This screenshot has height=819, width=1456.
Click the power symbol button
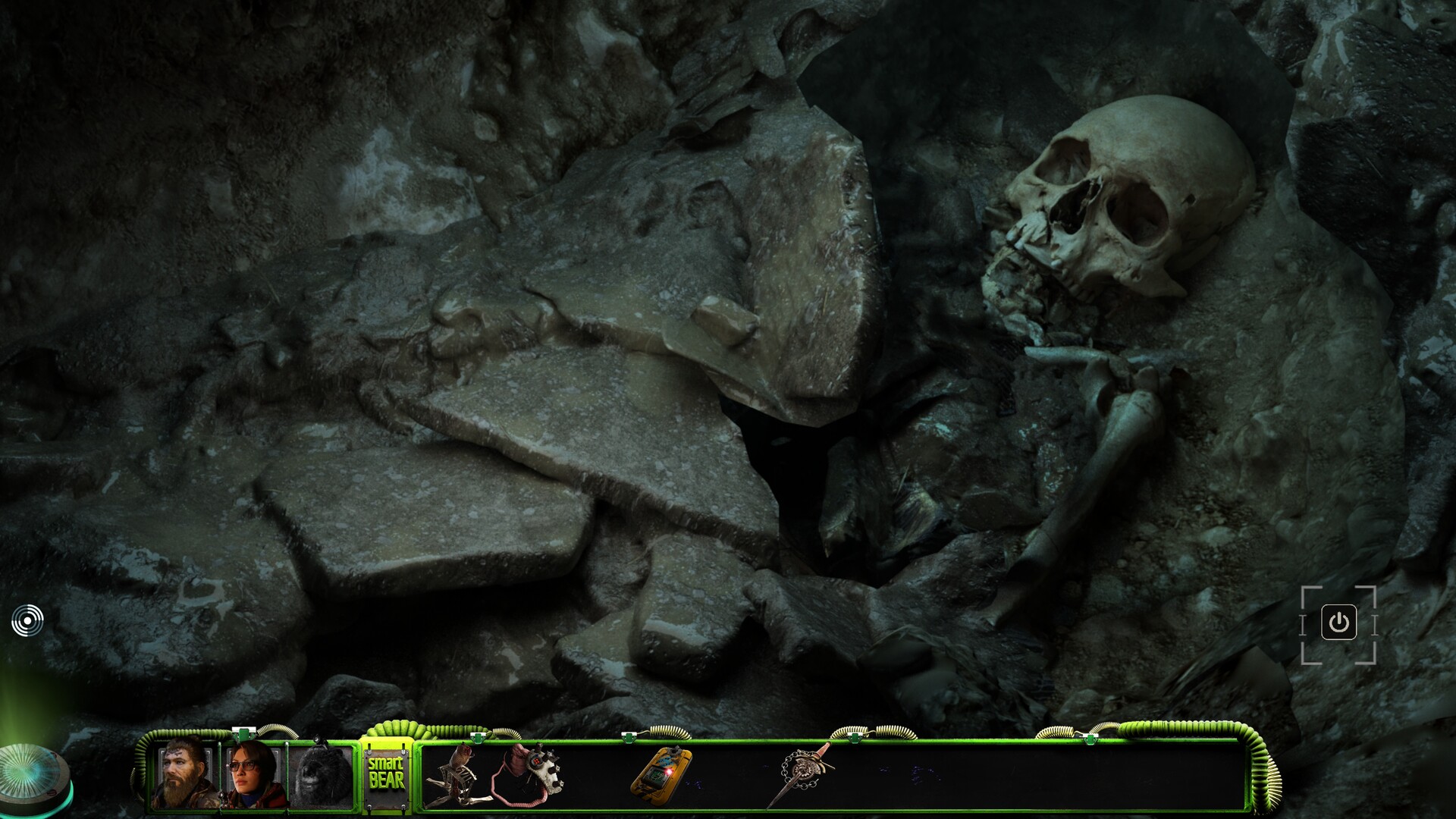point(1338,623)
